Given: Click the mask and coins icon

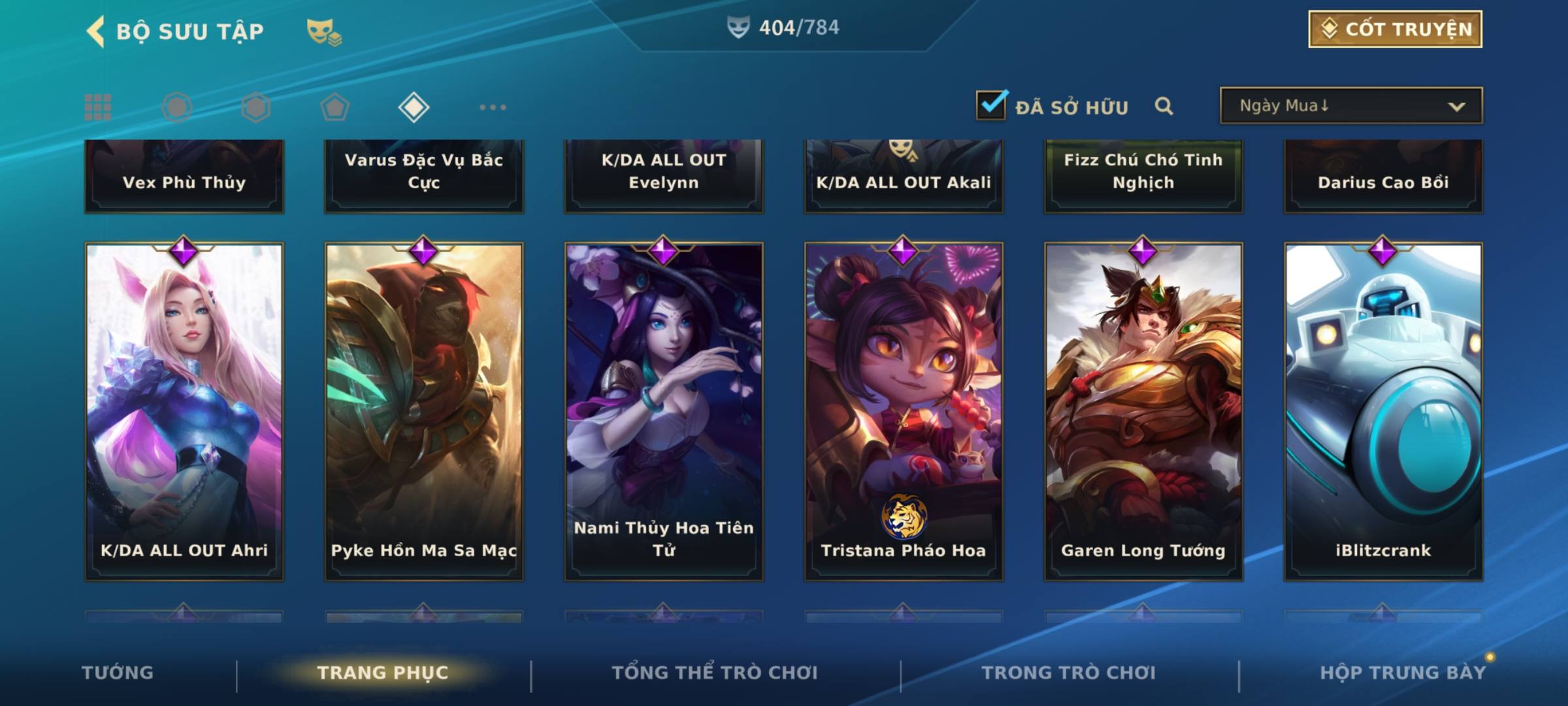Looking at the screenshot, I should point(324,31).
